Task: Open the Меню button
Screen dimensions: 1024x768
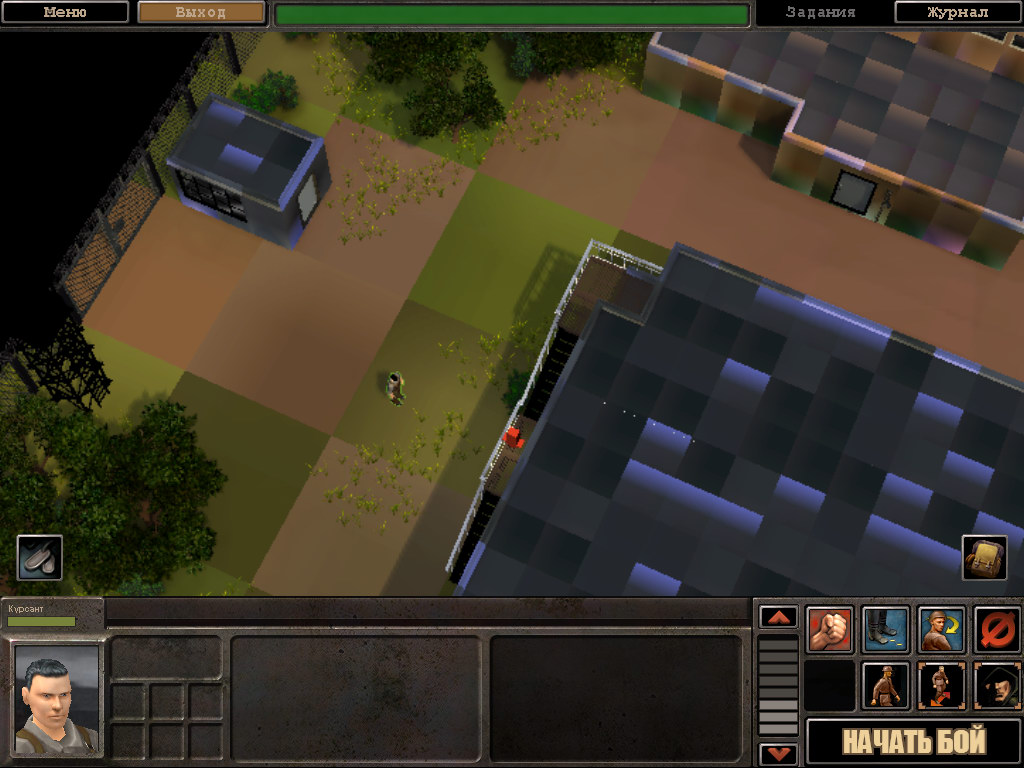Action: click(65, 12)
